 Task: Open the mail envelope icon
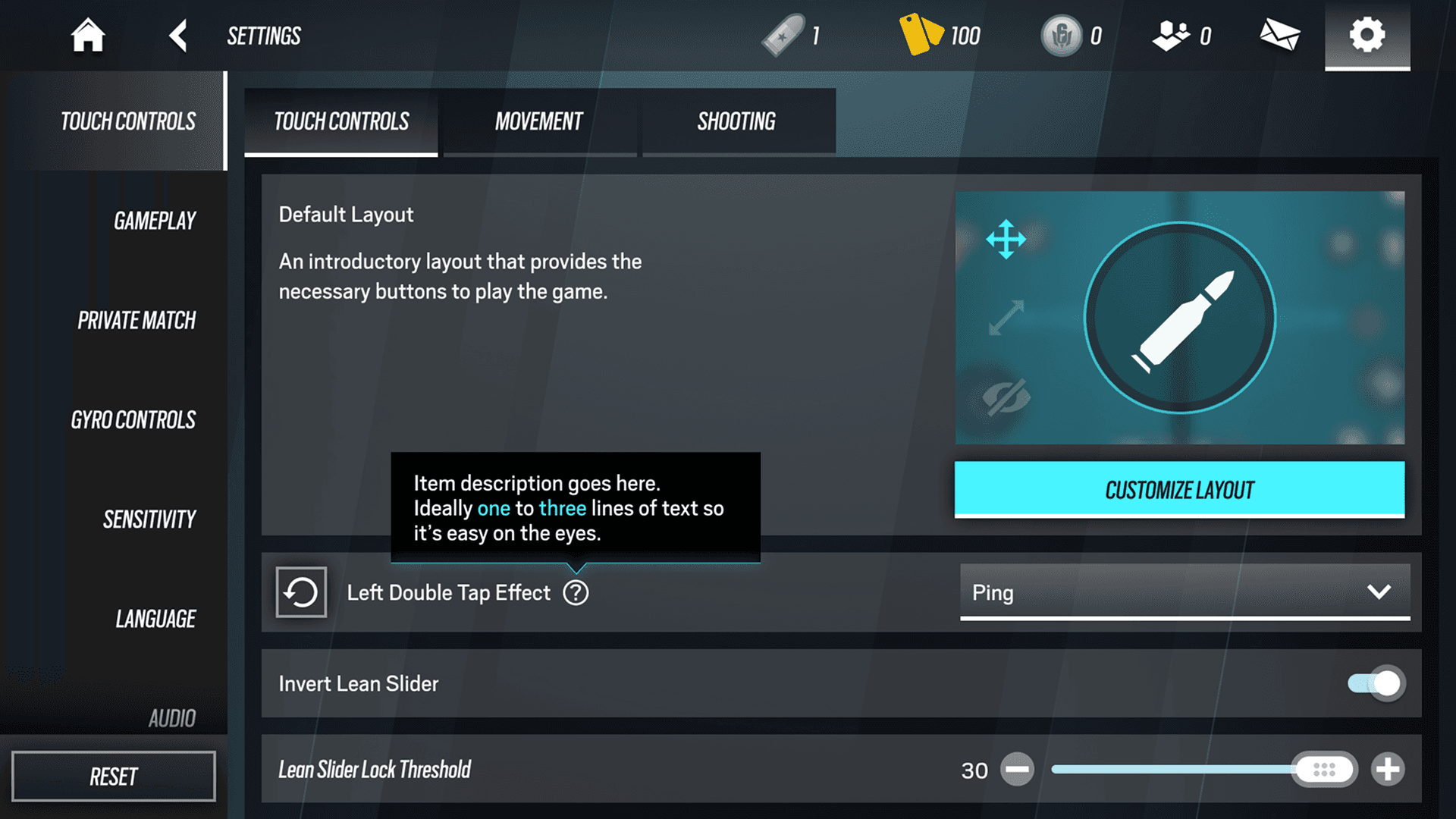[x=1279, y=35]
